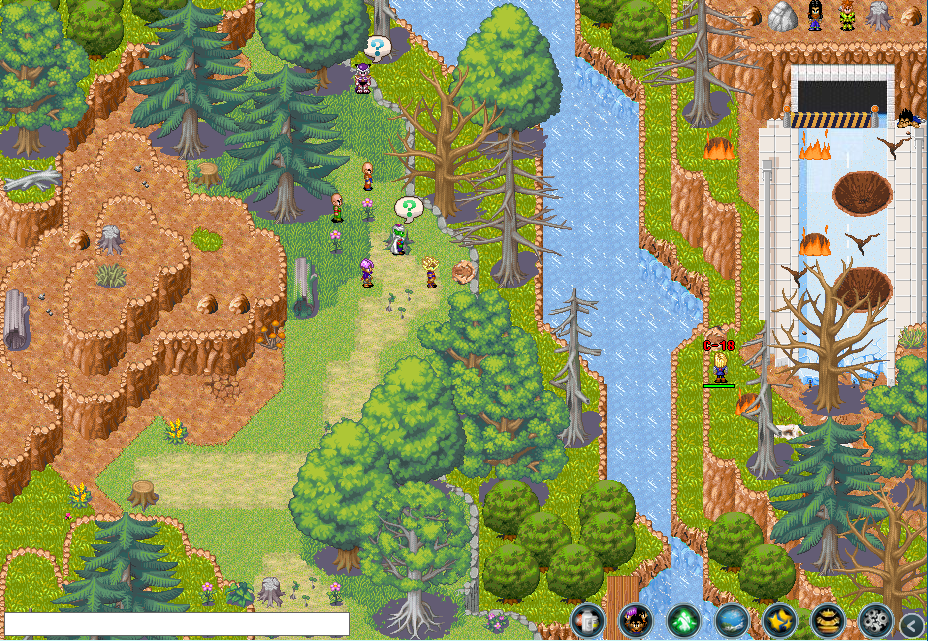Focus the white chat input box
Viewport: 928px width, 641px height.
(x=177, y=624)
